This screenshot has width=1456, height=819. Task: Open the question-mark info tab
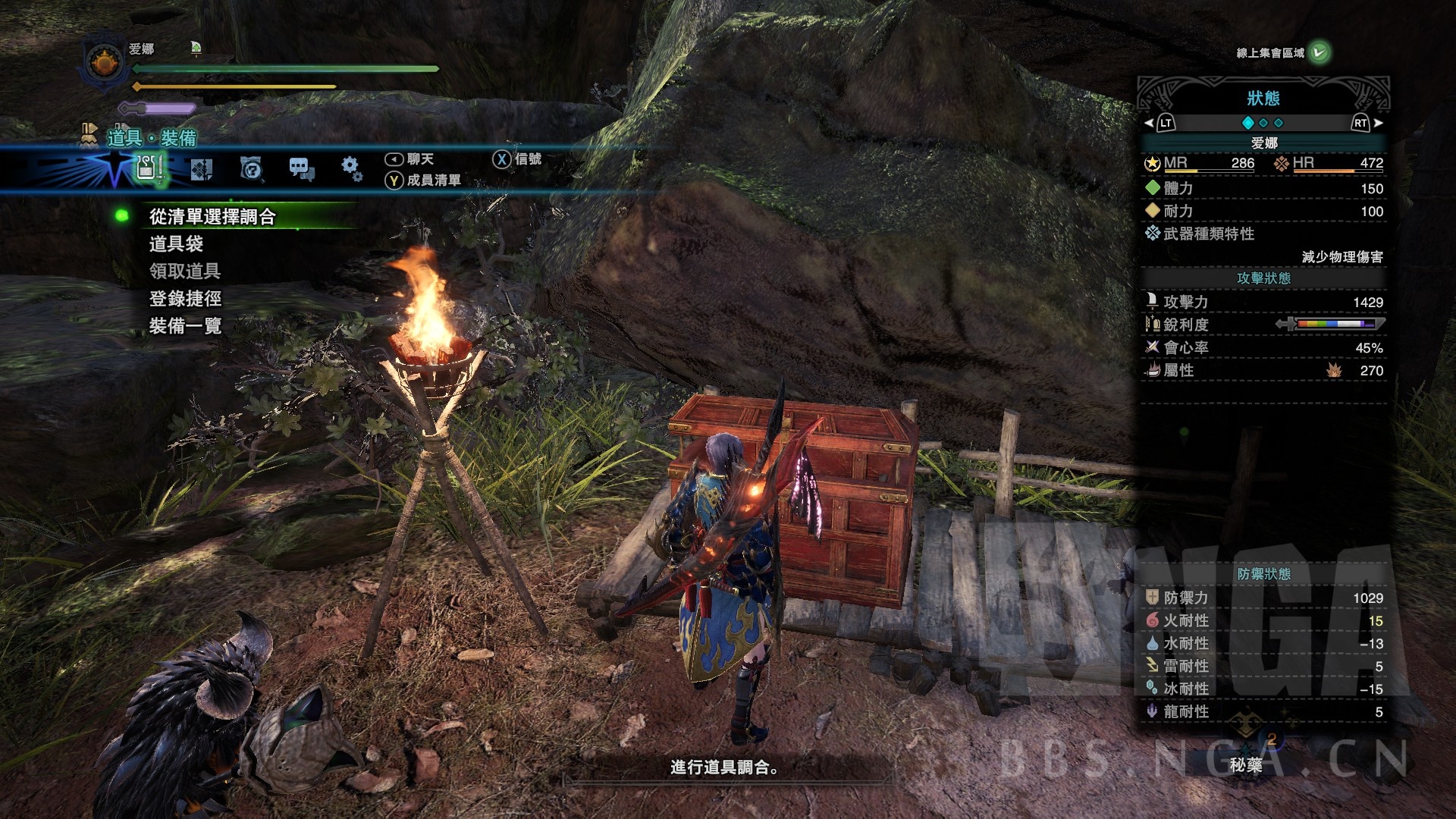[x=251, y=168]
